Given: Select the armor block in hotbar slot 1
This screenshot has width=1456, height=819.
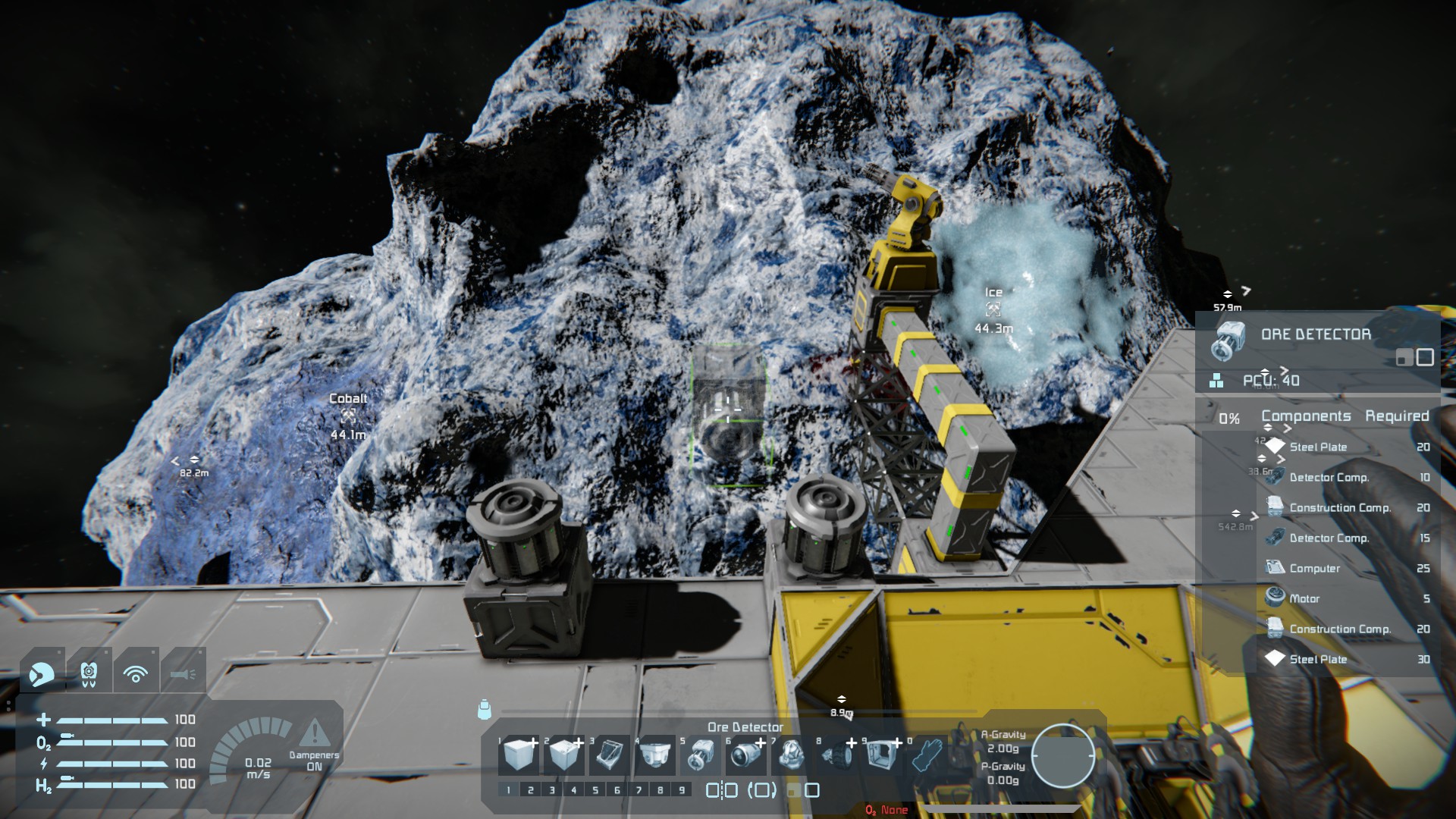Looking at the screenshot, I should (x=519, y=755).
